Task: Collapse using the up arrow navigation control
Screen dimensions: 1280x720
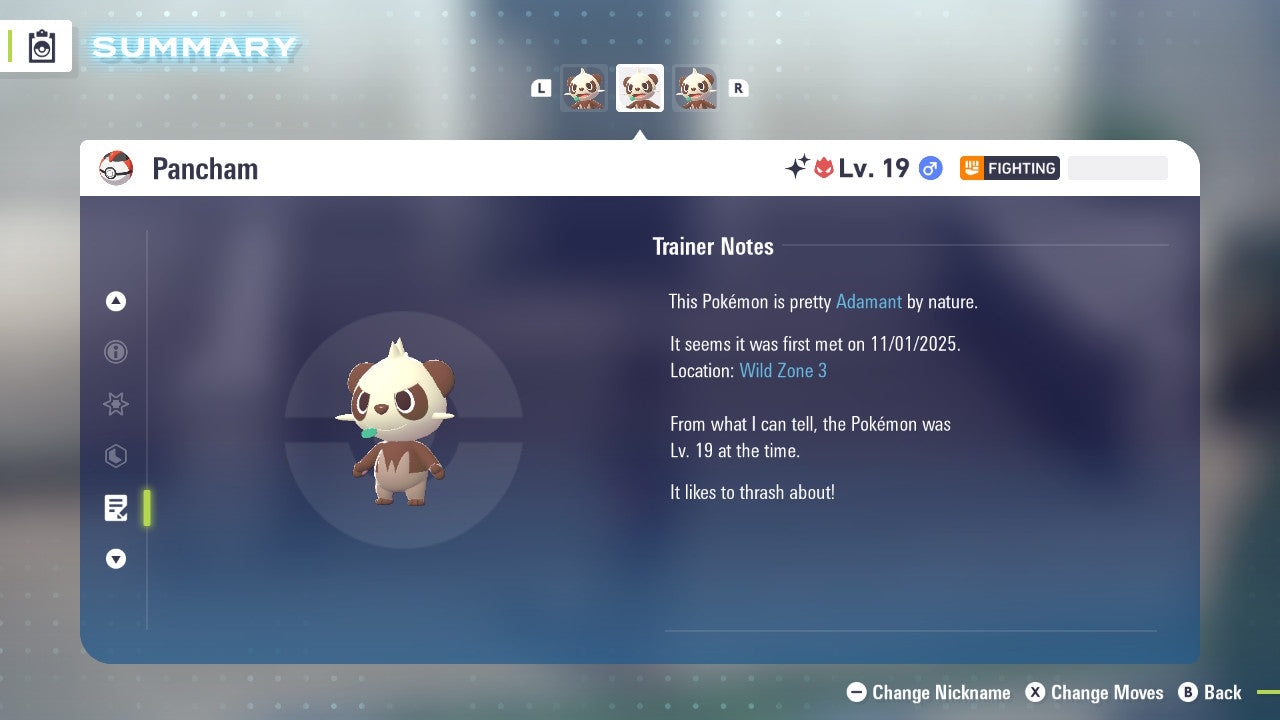Action: pyautogui.click(x=116, y=301)
